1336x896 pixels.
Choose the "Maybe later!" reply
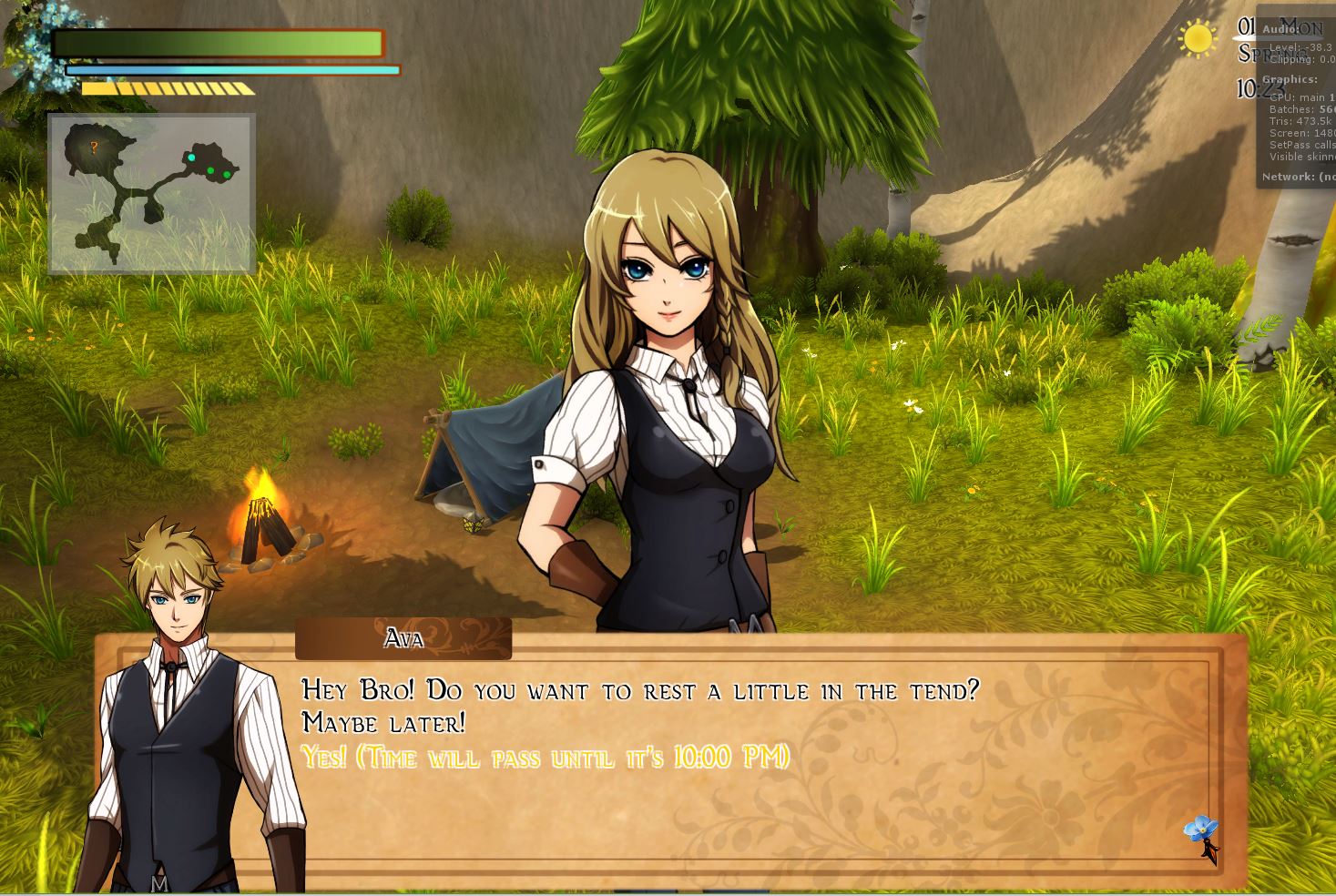pyautogui.click(x=383, y=724)
